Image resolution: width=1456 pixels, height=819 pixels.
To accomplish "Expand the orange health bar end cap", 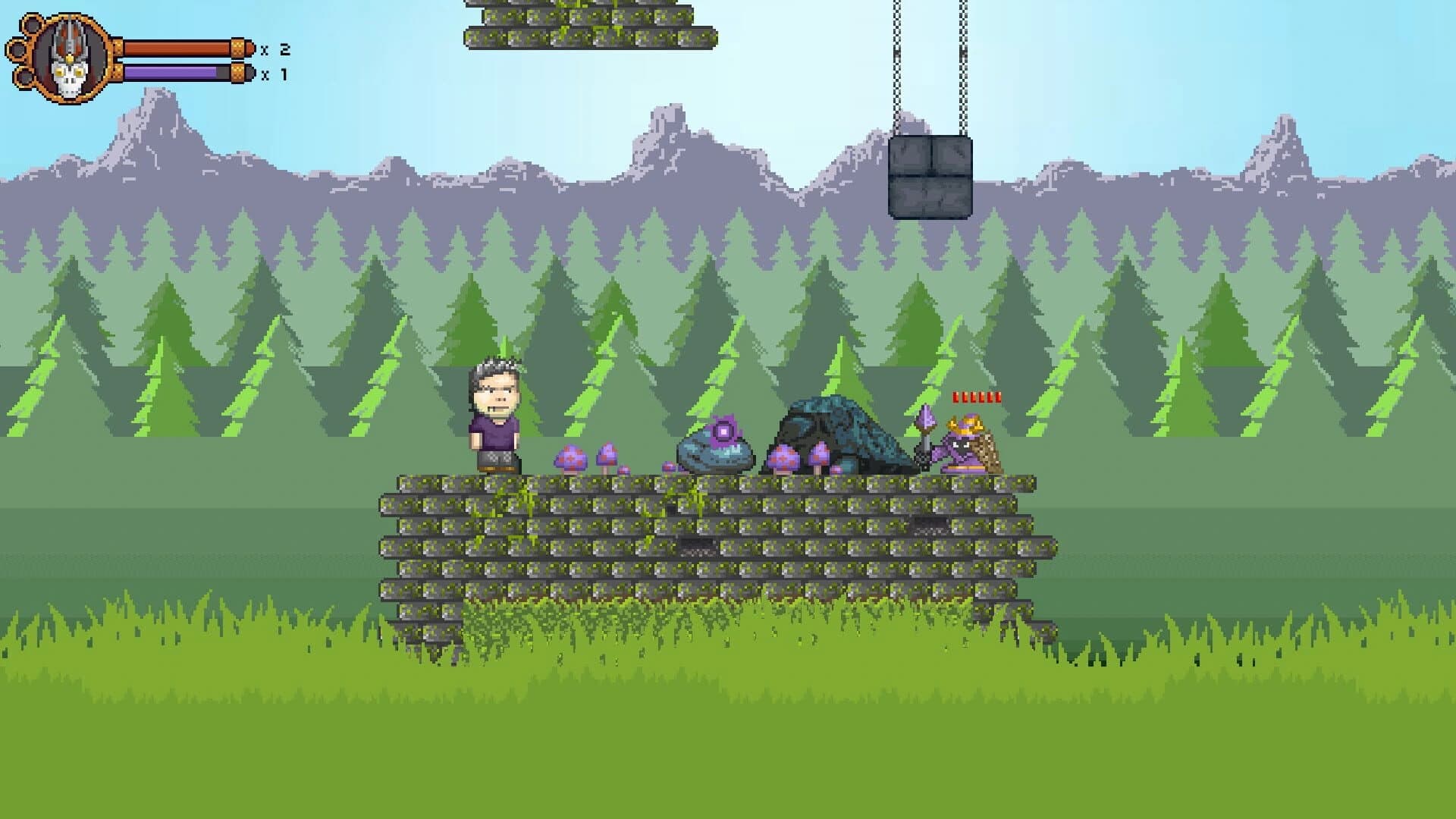I will (x=237, y=48).
